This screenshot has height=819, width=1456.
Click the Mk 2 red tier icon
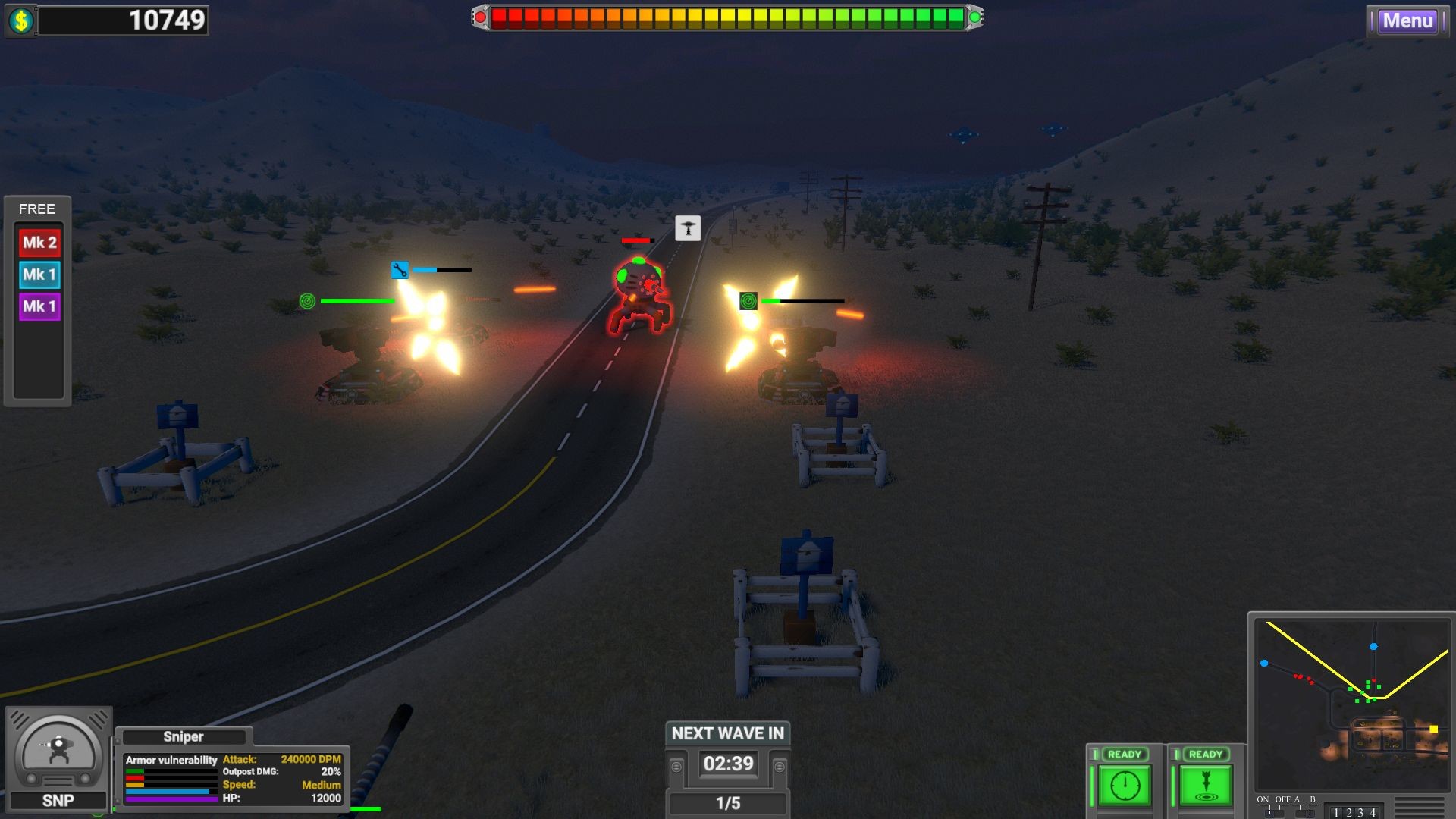click(38, 241)
